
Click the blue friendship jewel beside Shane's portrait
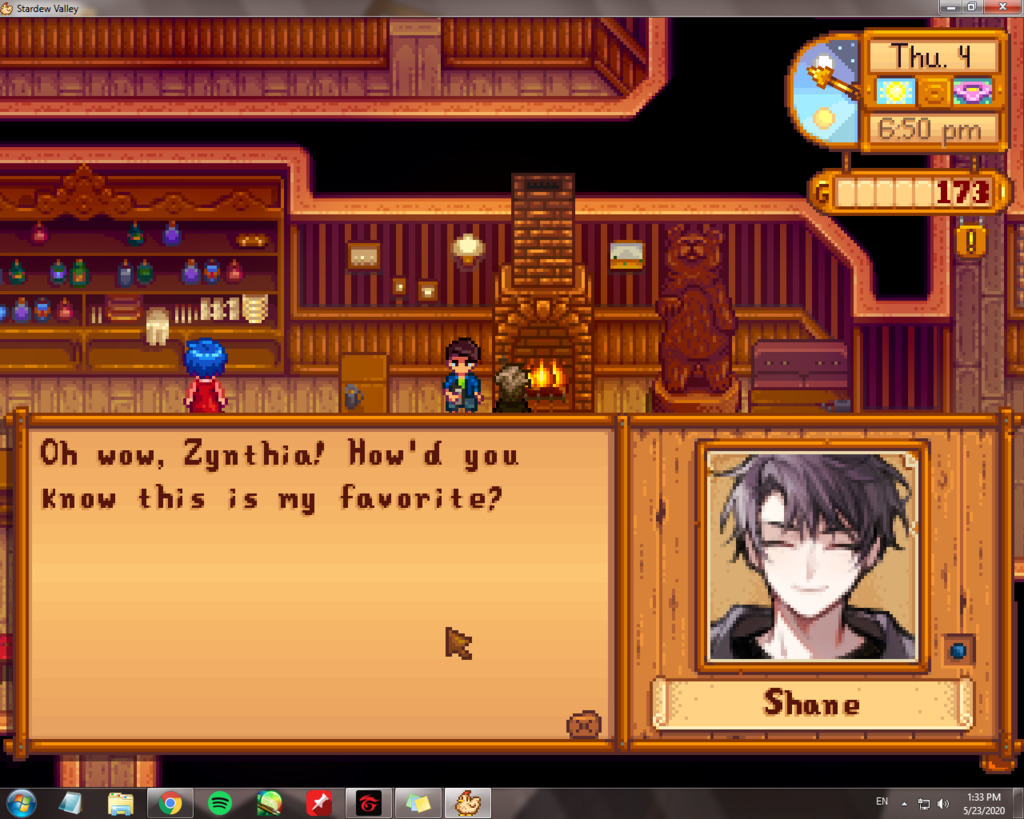(x=958, y=651)
